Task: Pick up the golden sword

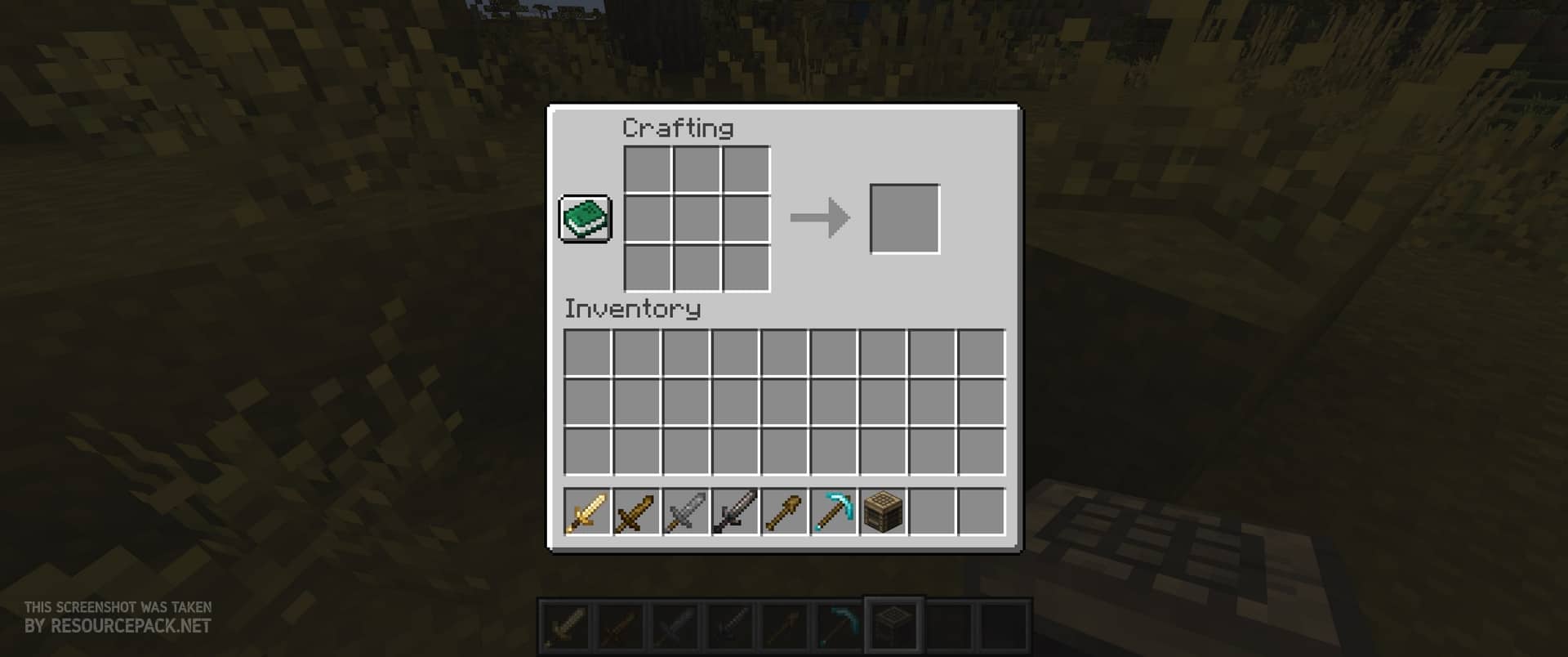Action: pos(587,512)
